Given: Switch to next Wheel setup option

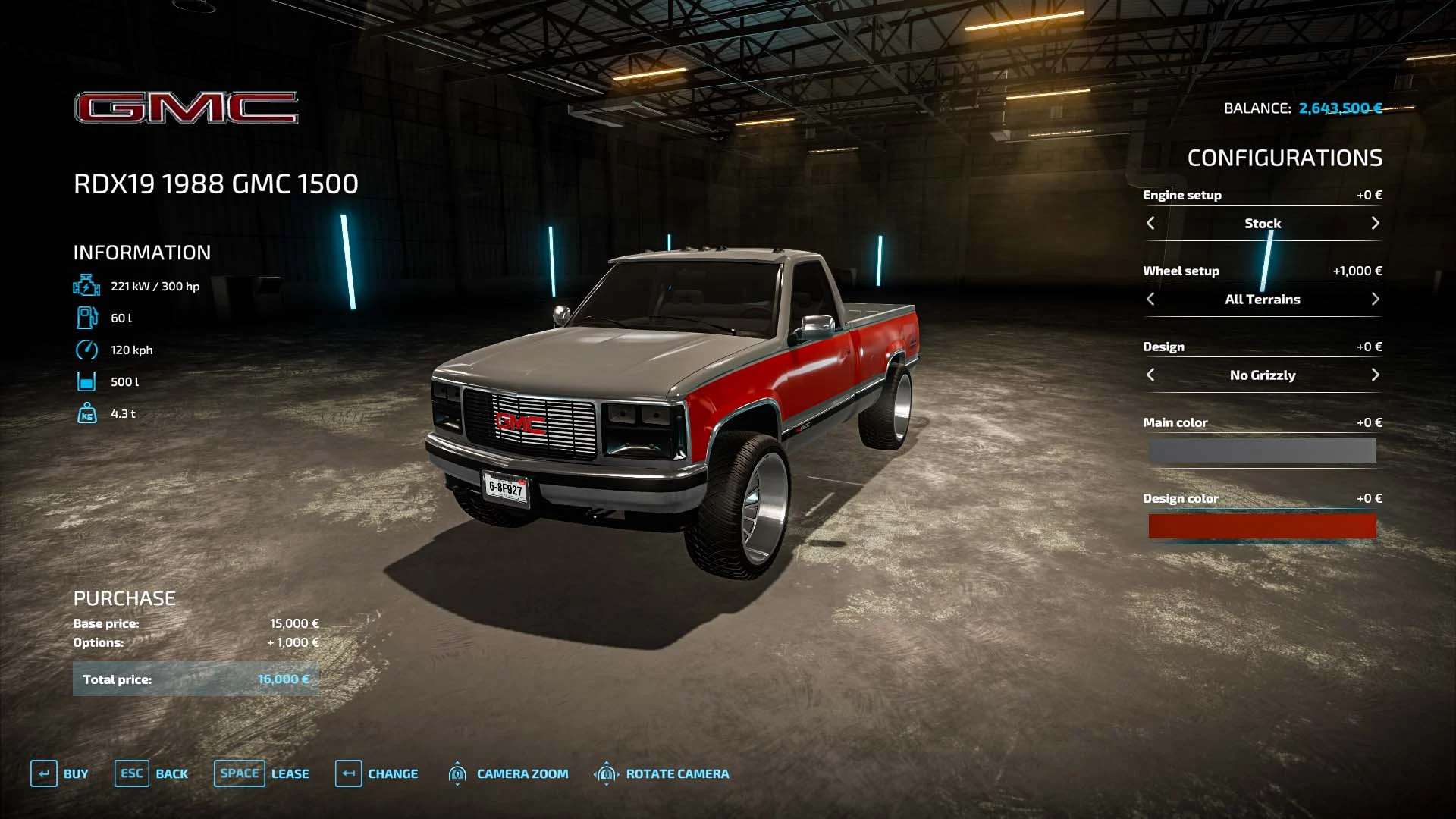Looking at the screenshot, I should (x=1375, y=299).
